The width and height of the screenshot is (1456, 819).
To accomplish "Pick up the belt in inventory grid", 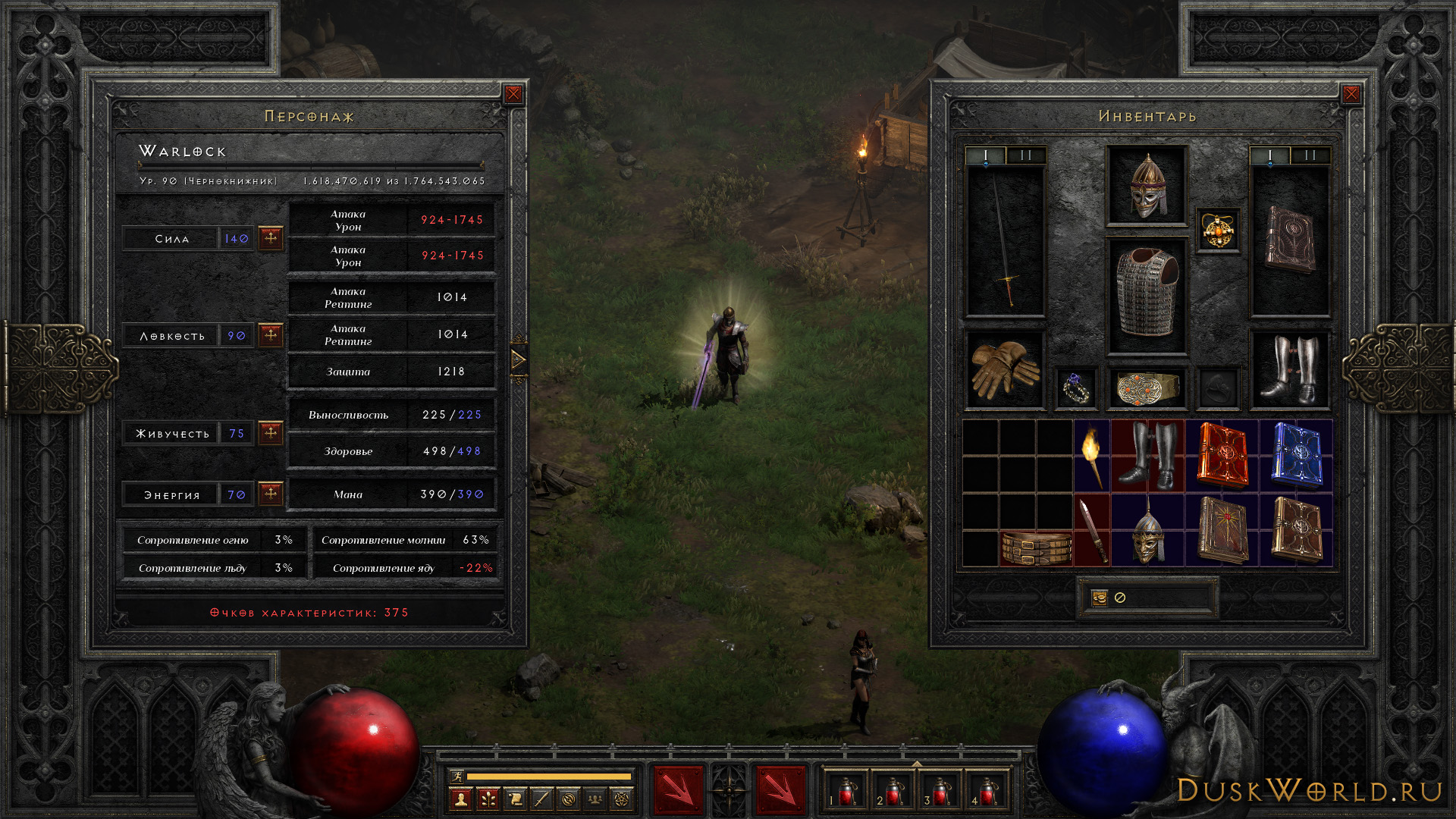I will tap(1036, 548).
